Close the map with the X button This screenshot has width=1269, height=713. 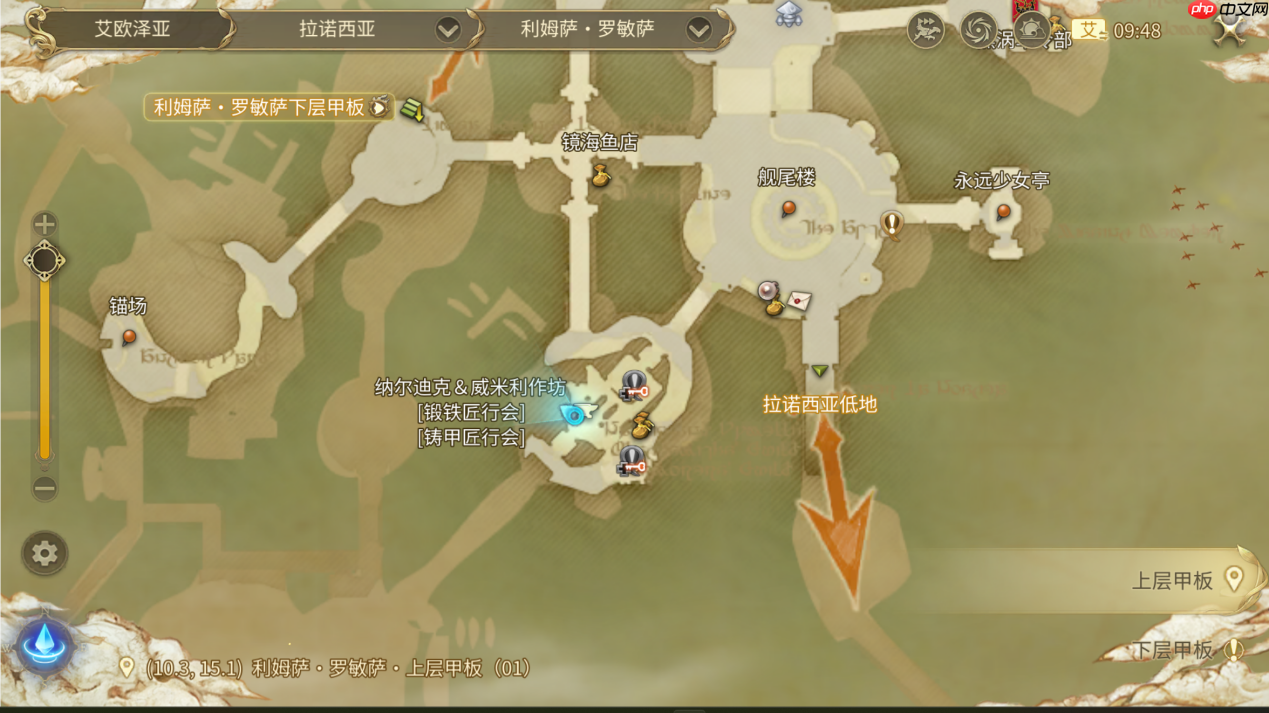[1229, 30]
